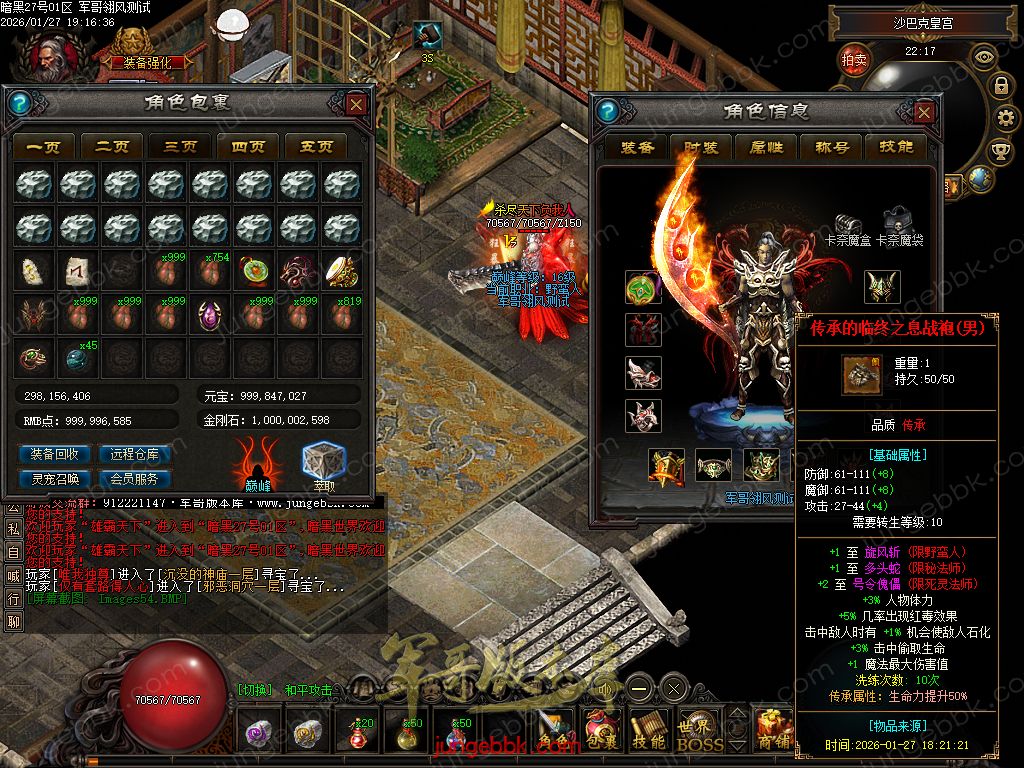Image resolution: width=1024 pixels, height=768 pixels.
Task: Open the 拍卖 auction button
Action: click(854, 59)
